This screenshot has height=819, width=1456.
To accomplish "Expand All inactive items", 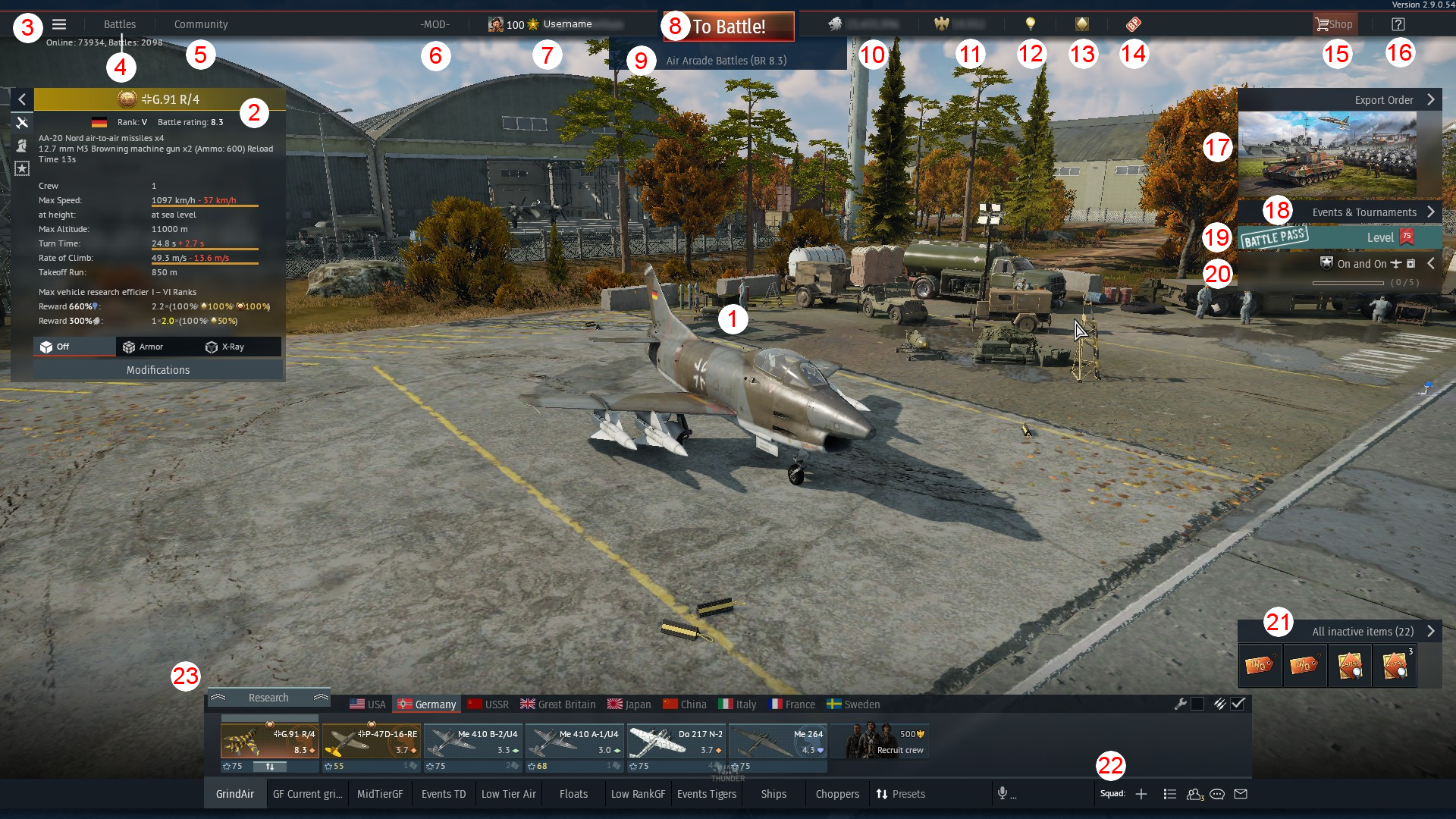I will point(1363,632).
